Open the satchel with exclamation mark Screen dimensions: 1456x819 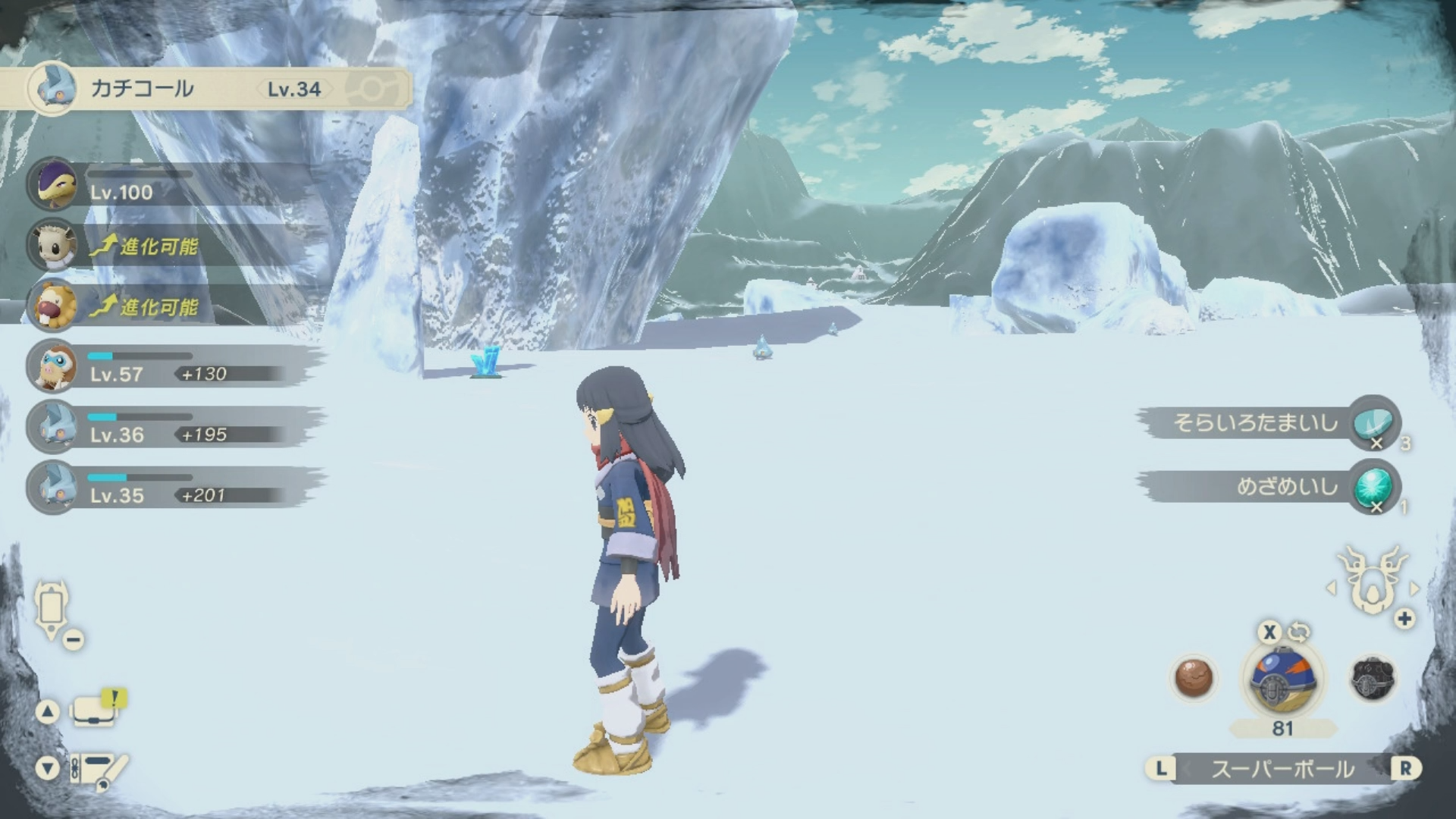pyautogui.click(x=95, y=711)
